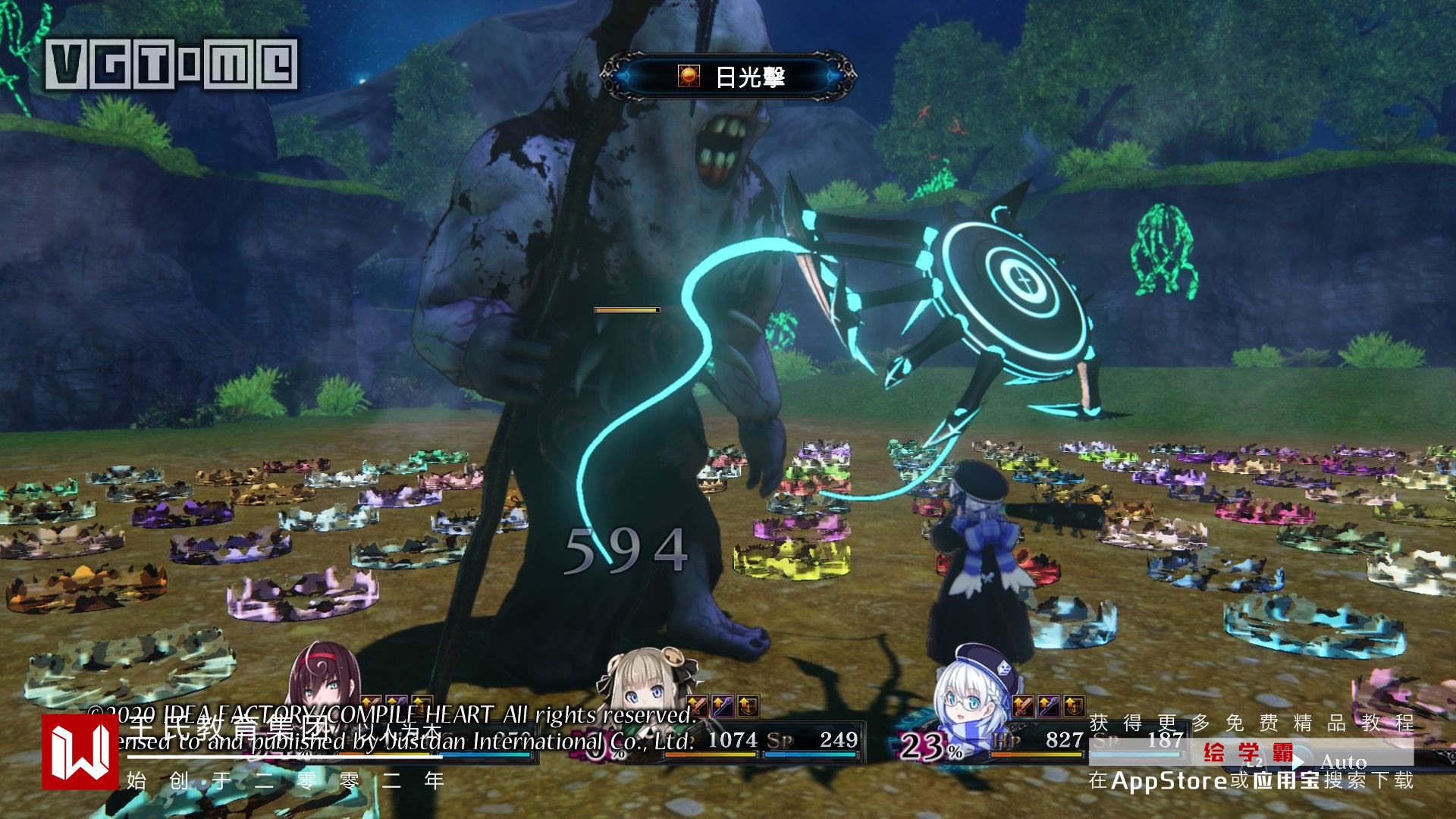
Task: Toggle the Auto battle indicator
Action: 1342,762
